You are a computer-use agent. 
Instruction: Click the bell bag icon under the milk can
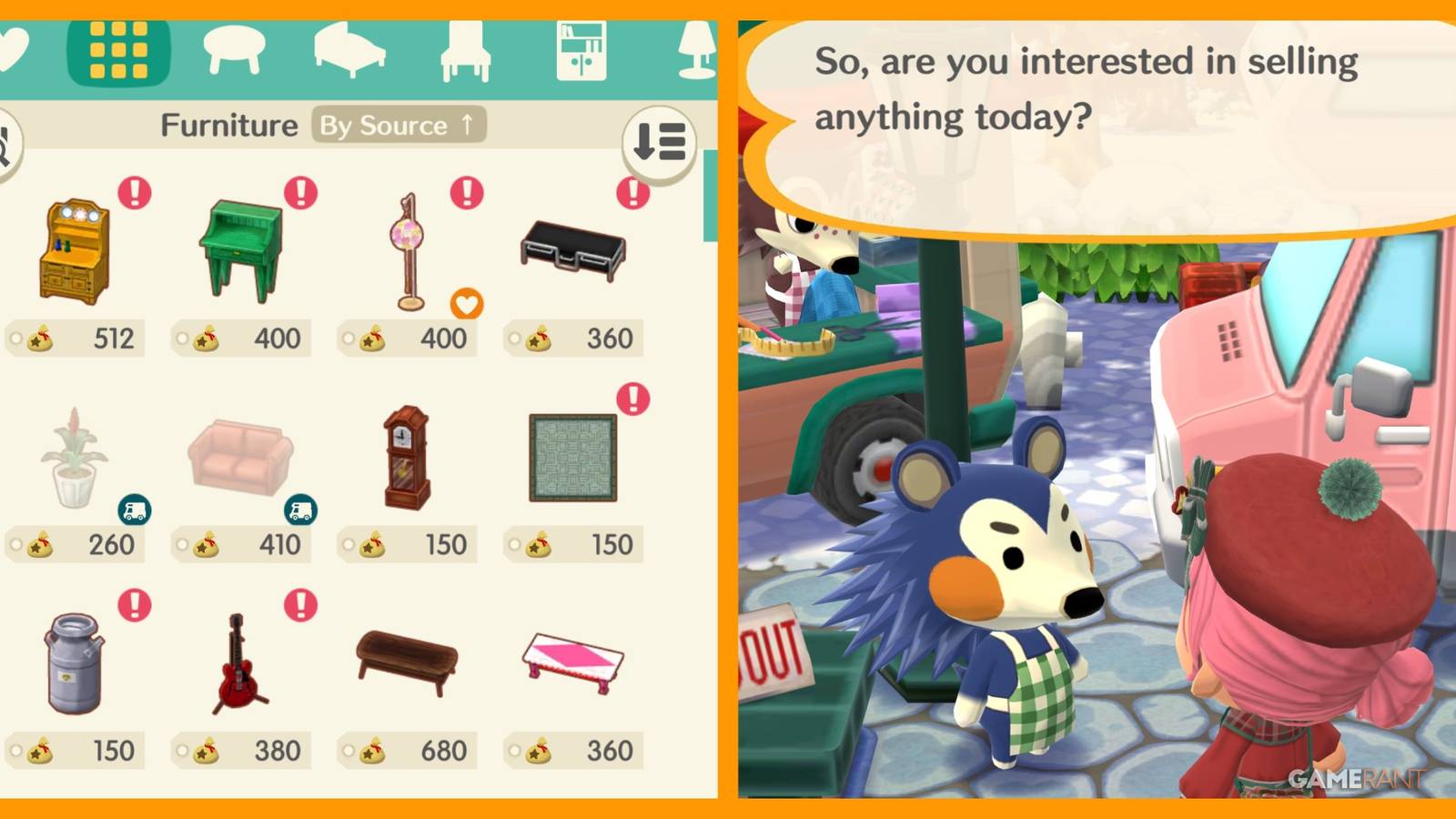pos(38,751)
